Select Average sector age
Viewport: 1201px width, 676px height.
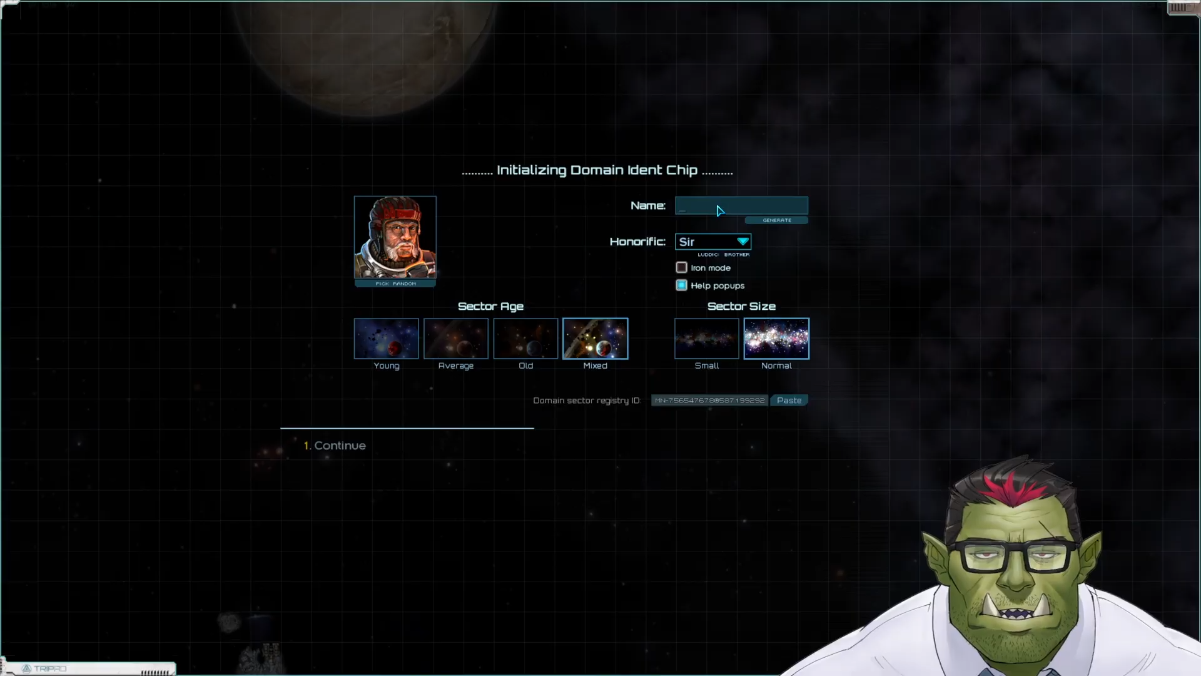tap(456, 339)
